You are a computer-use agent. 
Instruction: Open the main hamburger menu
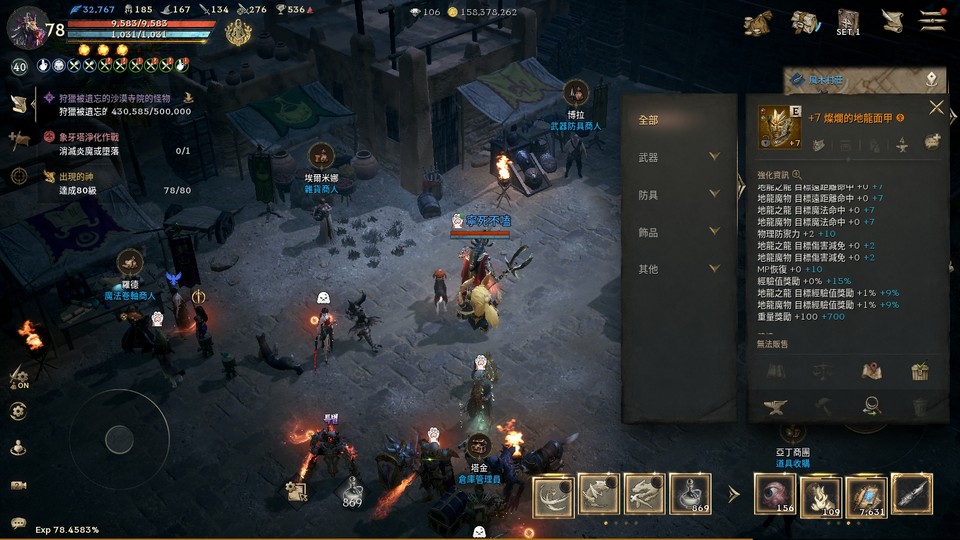tap(933, 20)
